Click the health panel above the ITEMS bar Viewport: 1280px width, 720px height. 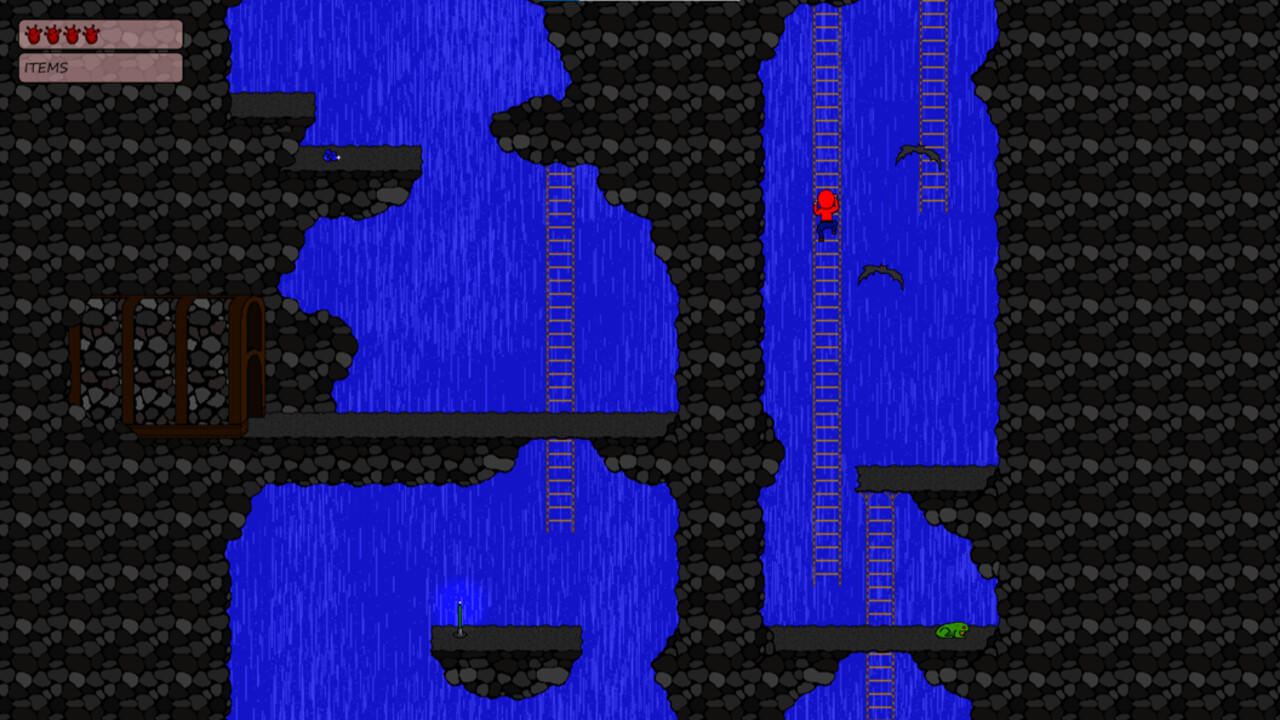click(x=100, y=33)
